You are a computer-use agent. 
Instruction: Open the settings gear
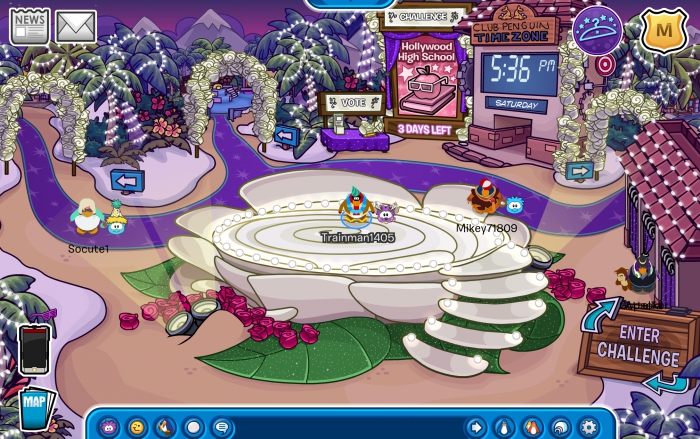(588, 427)
